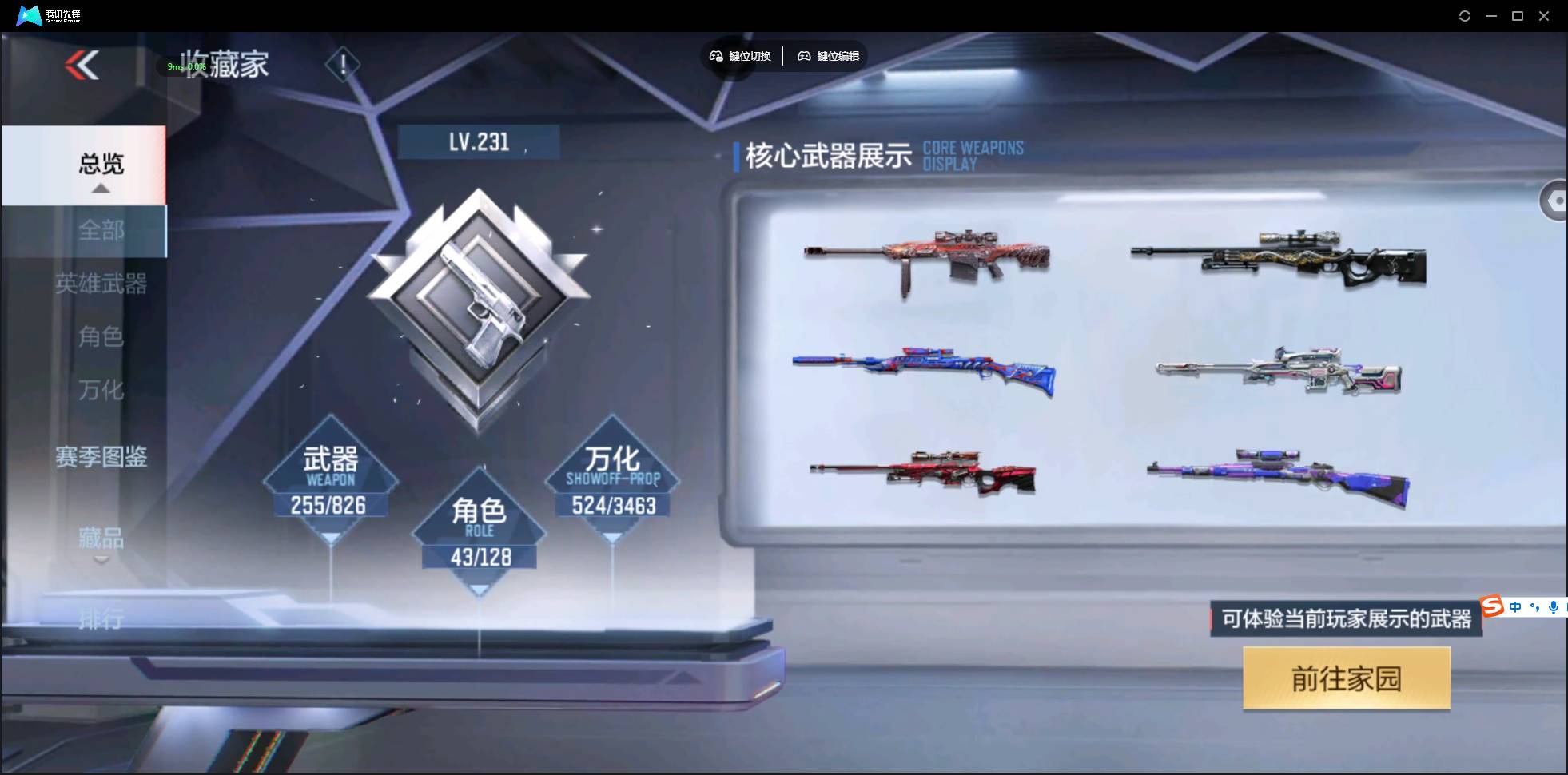Image resolution: width=1568 pixels, height=775 pixels.
Task: Click the back arrow beside 收藏家
Action: (80, 66)
